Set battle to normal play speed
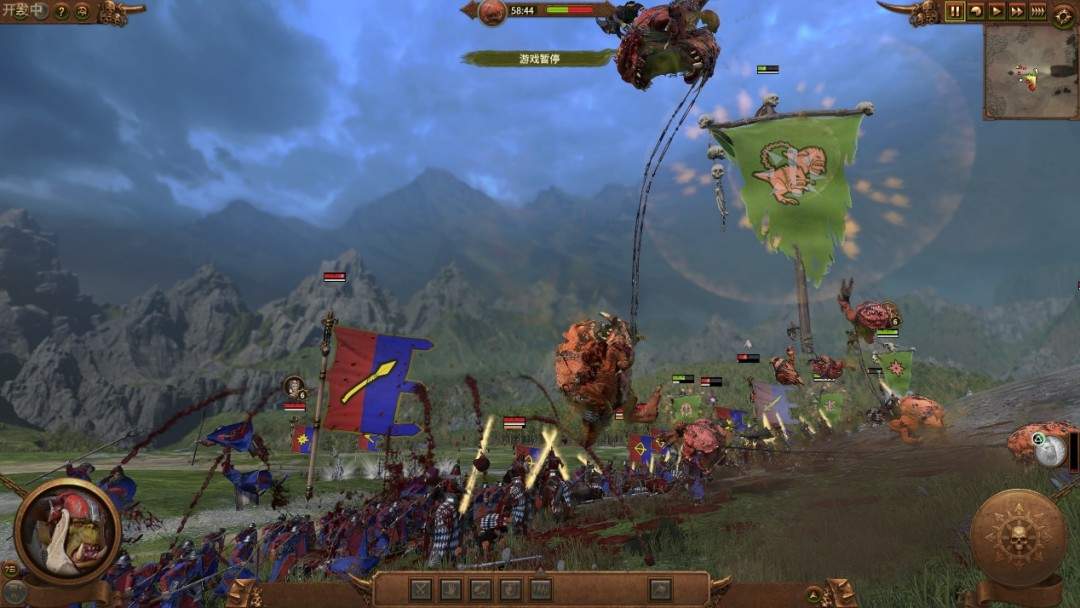 (997, 11)
